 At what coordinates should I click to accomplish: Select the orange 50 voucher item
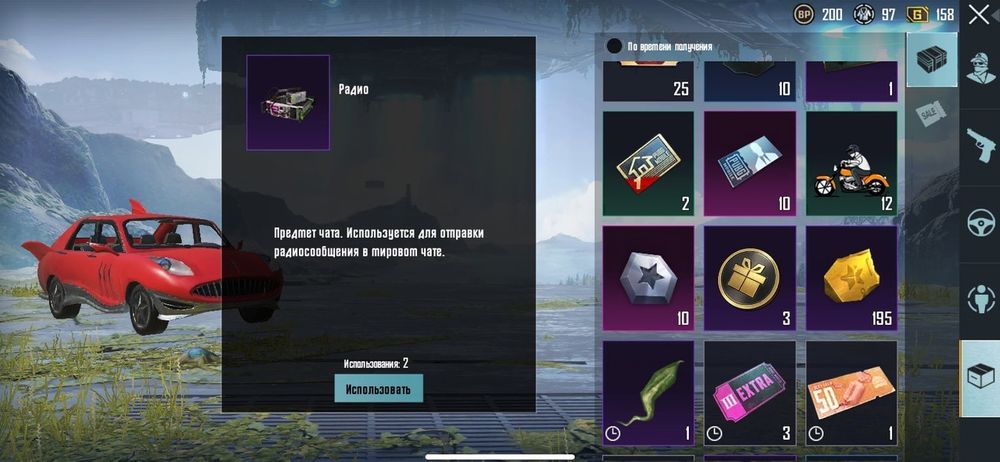(851, 392)
